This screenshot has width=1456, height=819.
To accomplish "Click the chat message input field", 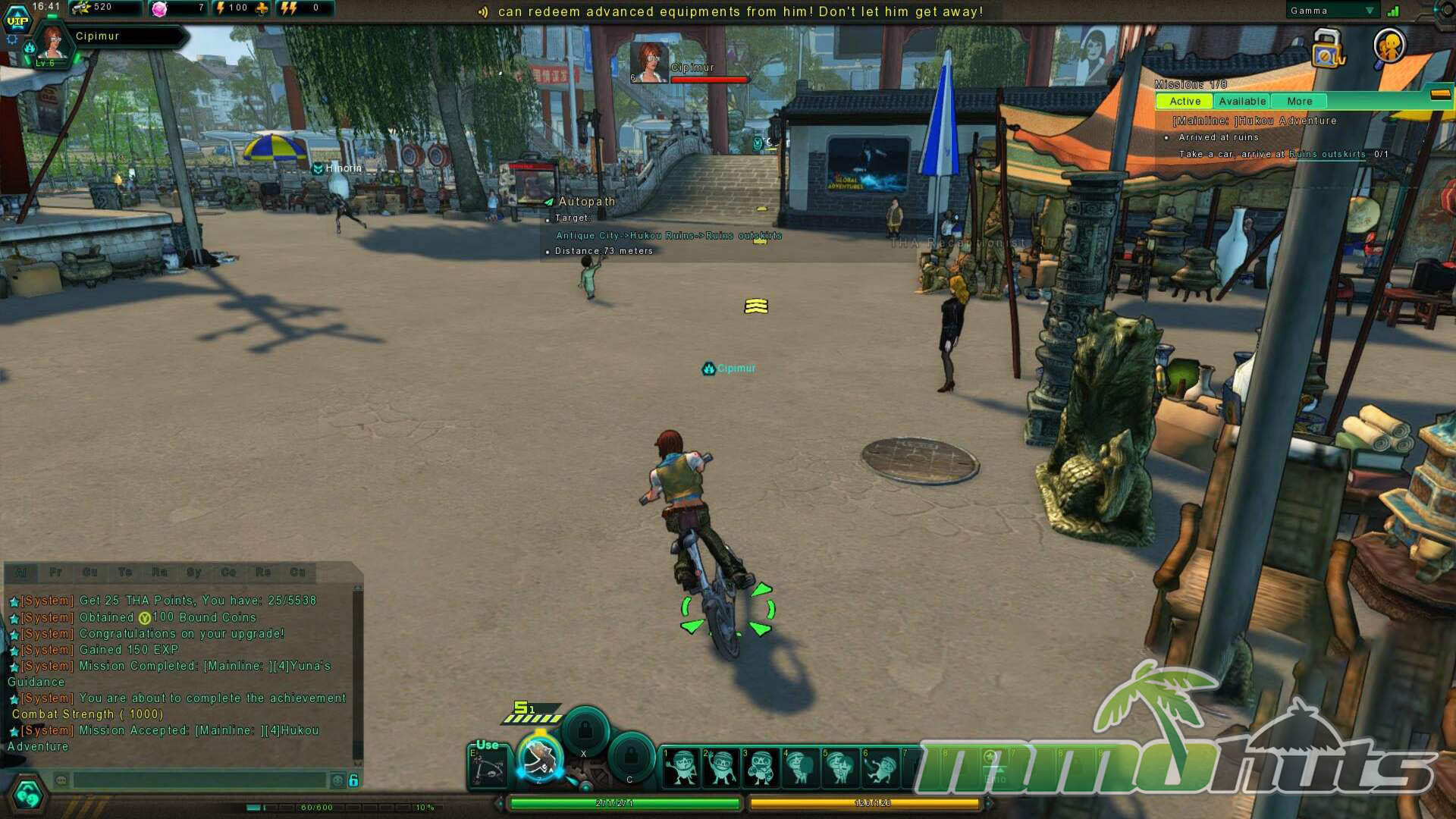I will [199, 780].
